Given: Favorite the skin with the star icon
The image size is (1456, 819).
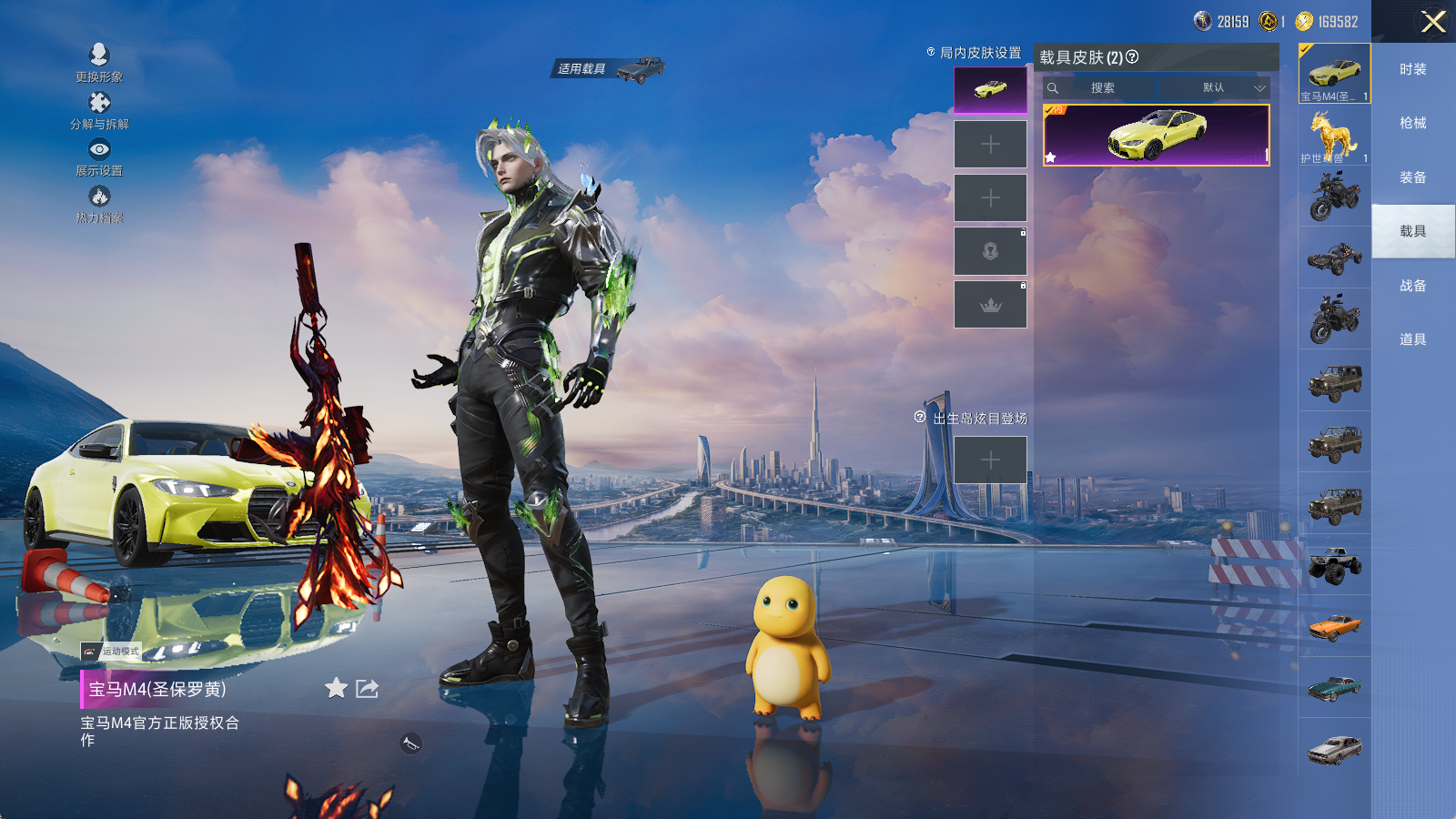Looking at the screenshot, I should (x=336, y=688).
